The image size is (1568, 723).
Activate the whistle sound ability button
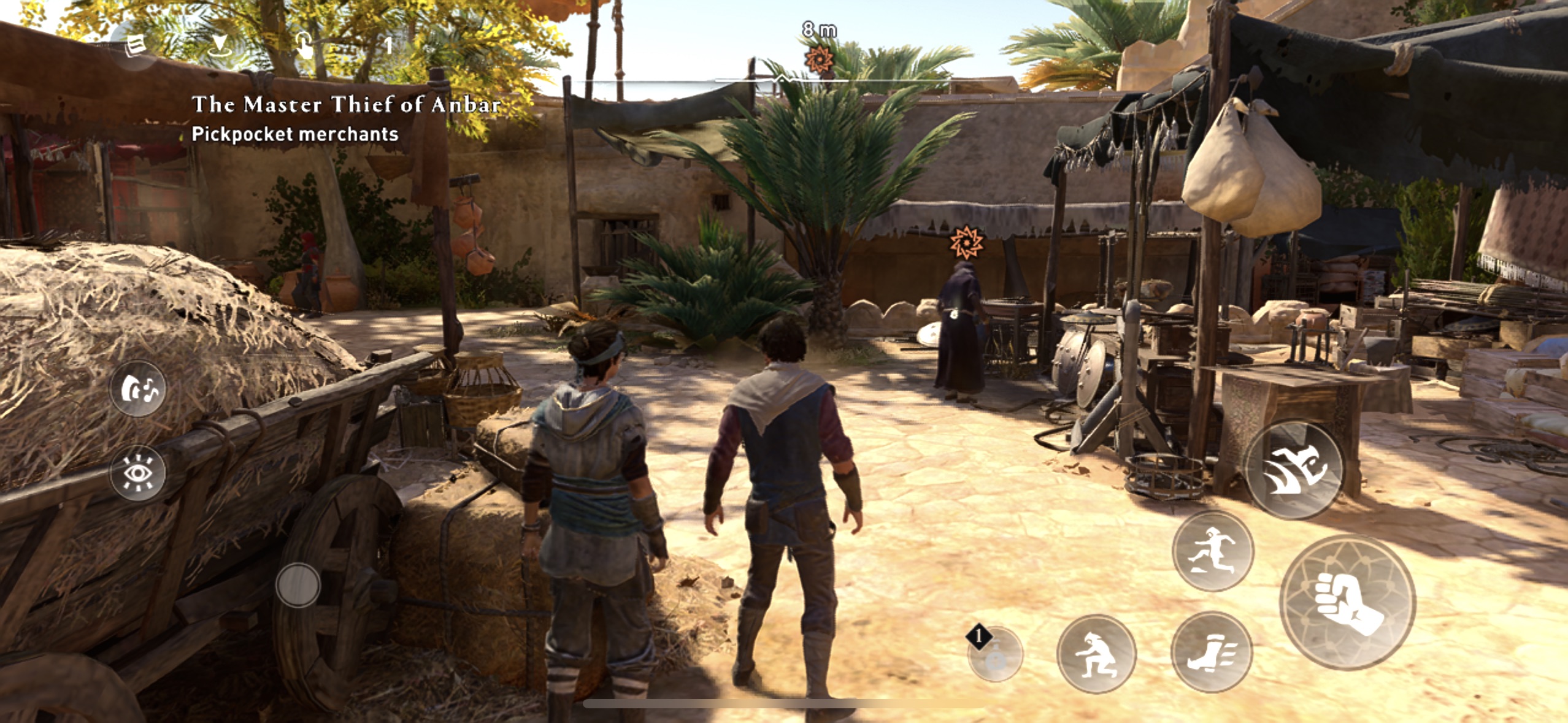pos(138,389)
